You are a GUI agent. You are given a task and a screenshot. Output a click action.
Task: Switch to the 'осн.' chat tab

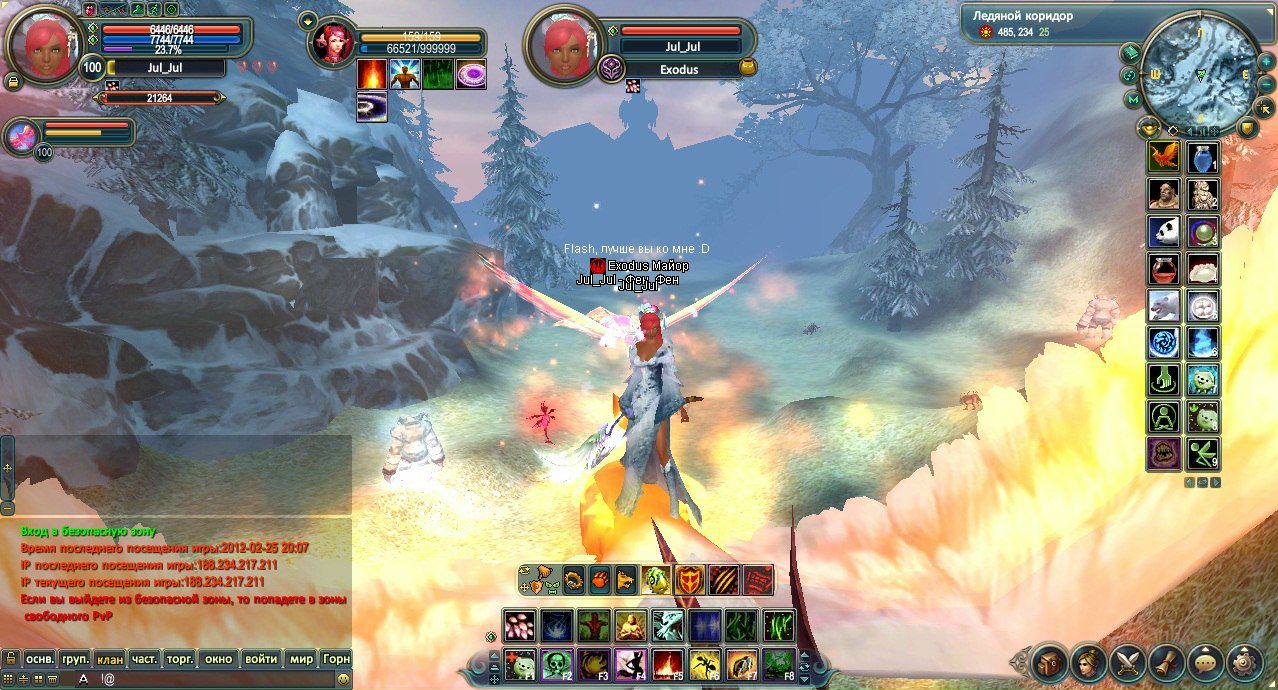pyautogui.click(x=40, y=659)
